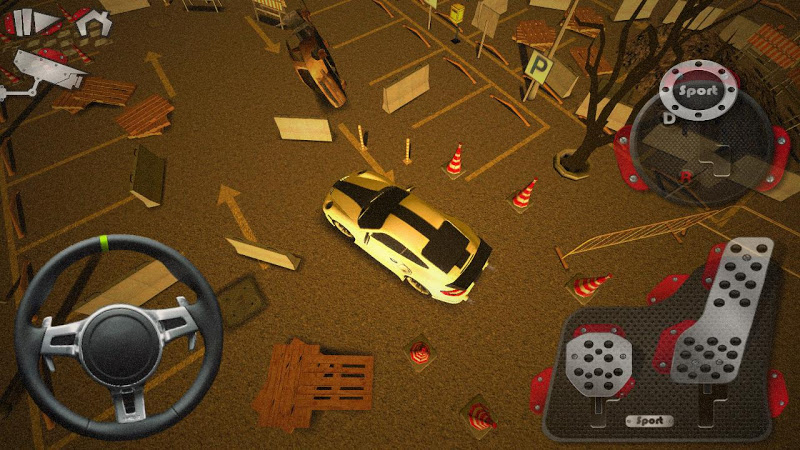Toggle the Sport mode button on gearbox

(x=698, y=90)
